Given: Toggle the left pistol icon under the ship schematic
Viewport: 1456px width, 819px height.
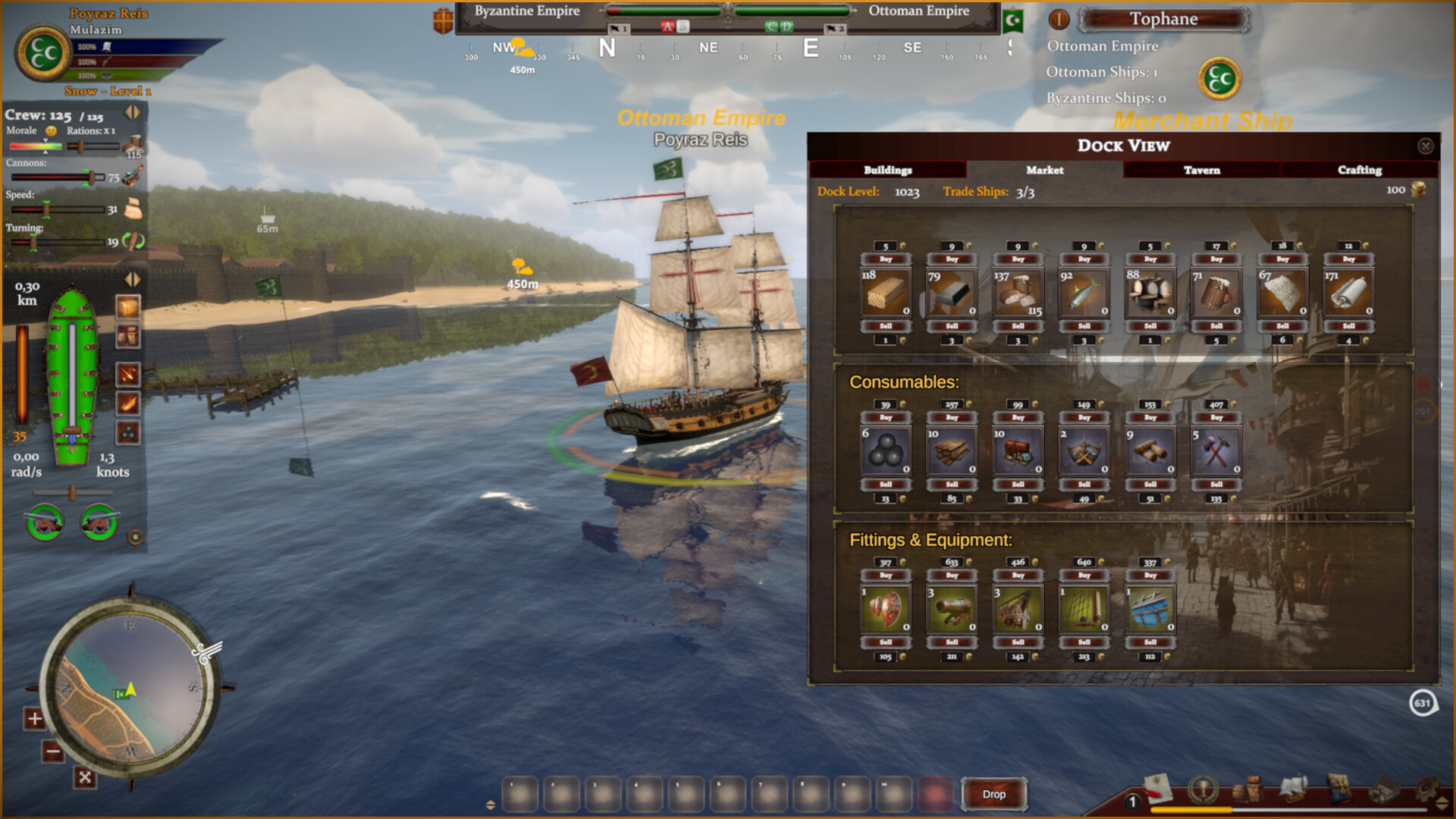Looking at the screenshot, I should coord(44,523).
